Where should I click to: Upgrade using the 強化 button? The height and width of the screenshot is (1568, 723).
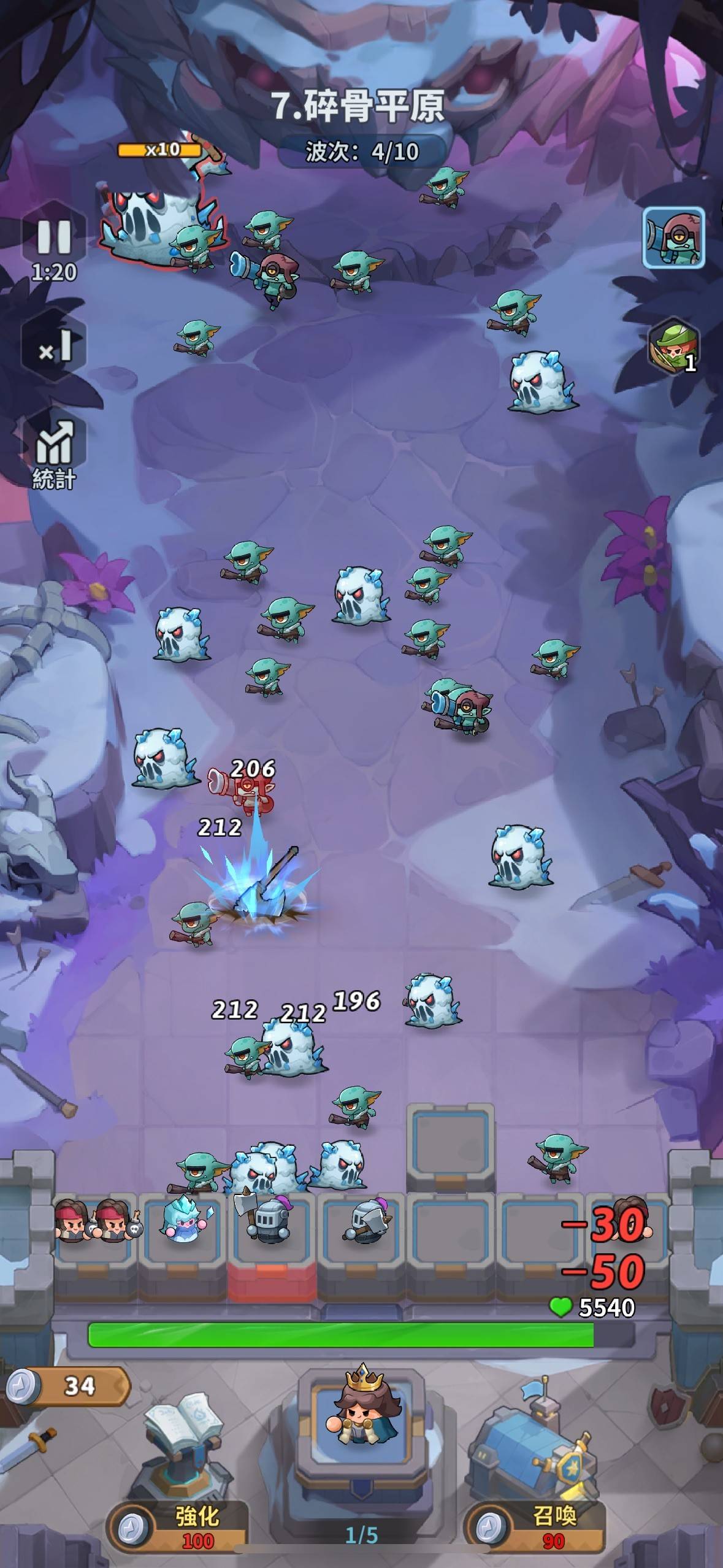(x=178, y=1523)
